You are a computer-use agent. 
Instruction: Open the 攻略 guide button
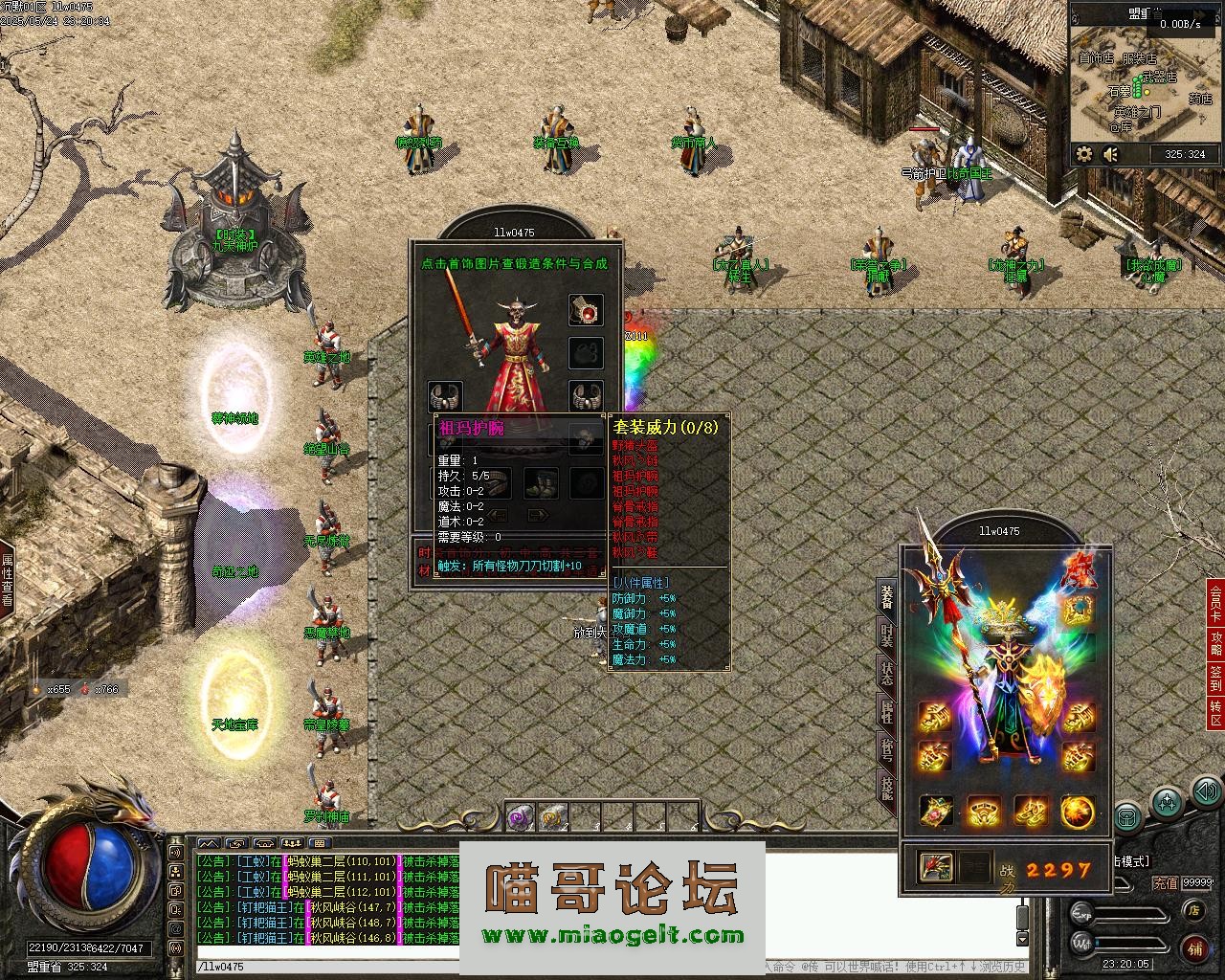[x=1215, y=642]
